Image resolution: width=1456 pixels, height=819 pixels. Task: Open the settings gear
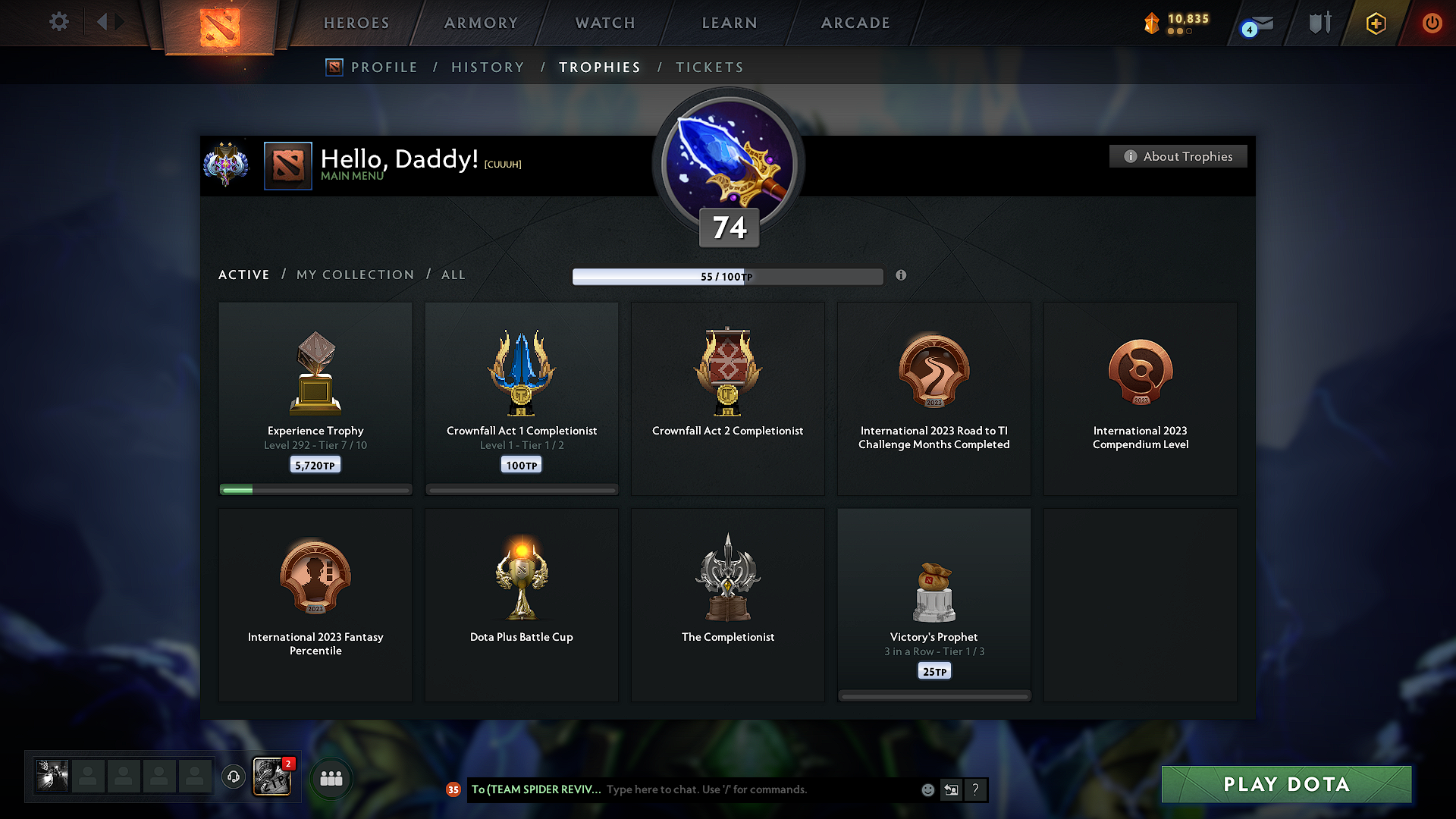click(58, 22)
